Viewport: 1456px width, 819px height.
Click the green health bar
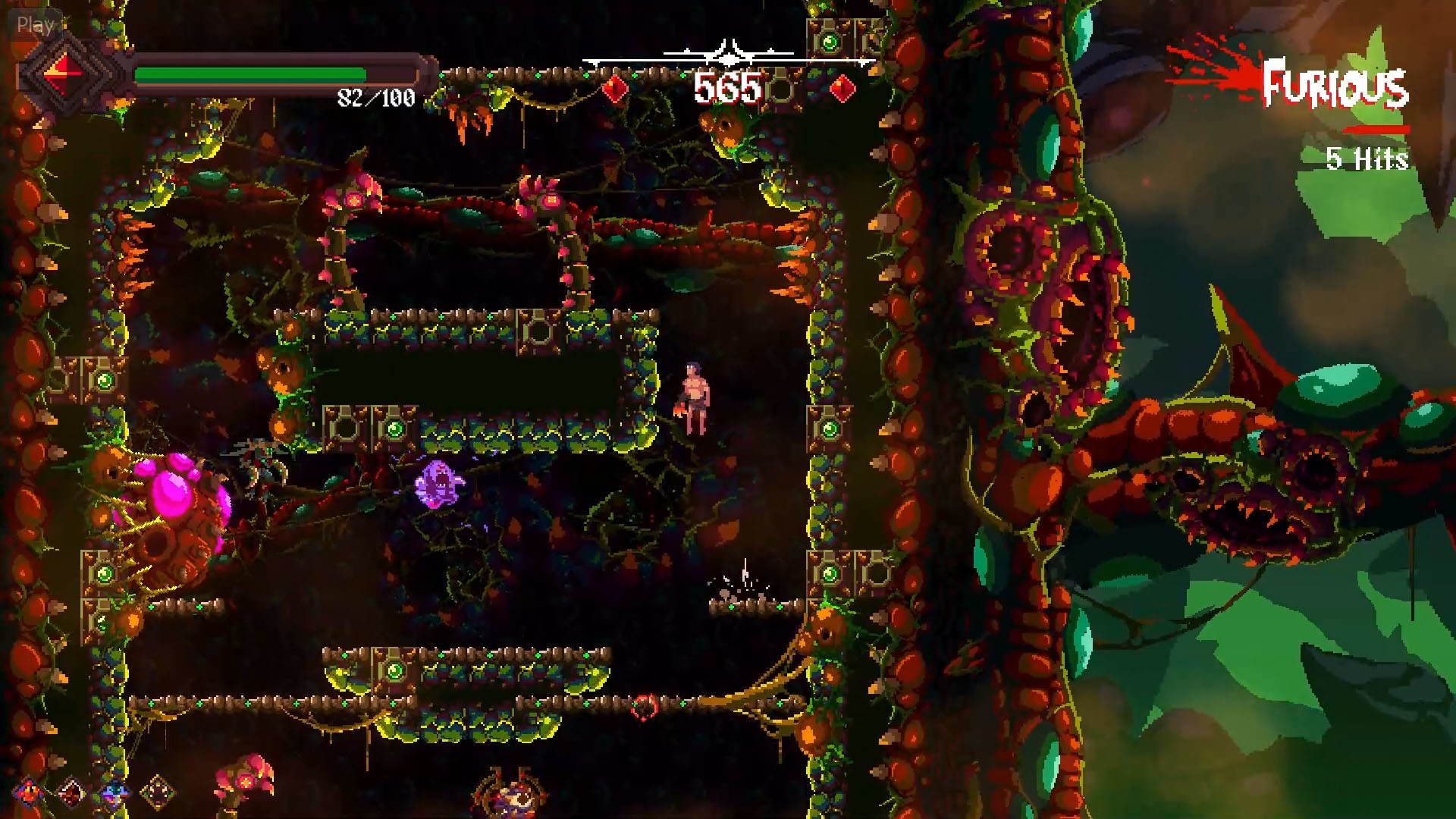[x=250, y=72]
